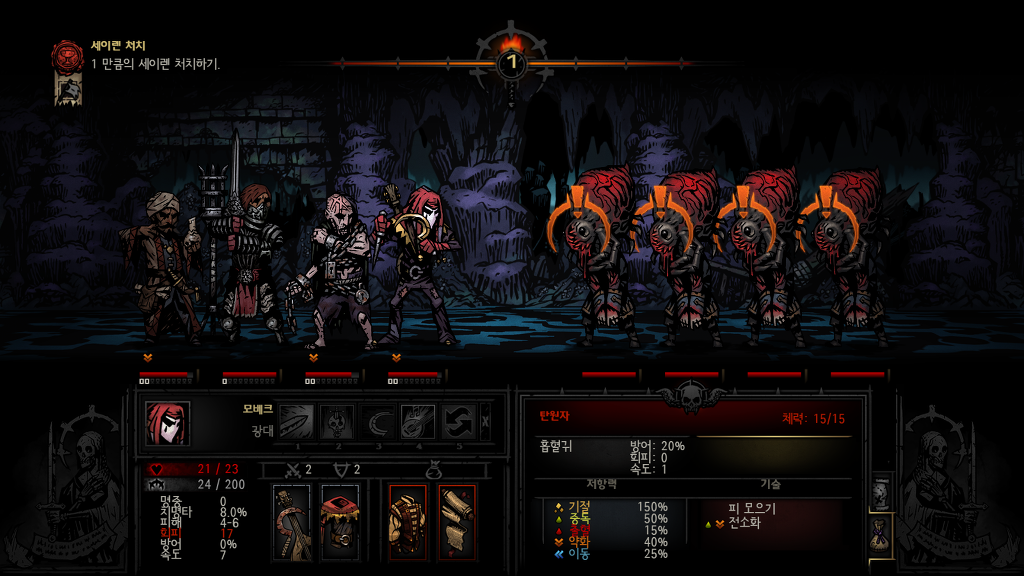Inspect the equipped red jester armor

coord(340,522)
